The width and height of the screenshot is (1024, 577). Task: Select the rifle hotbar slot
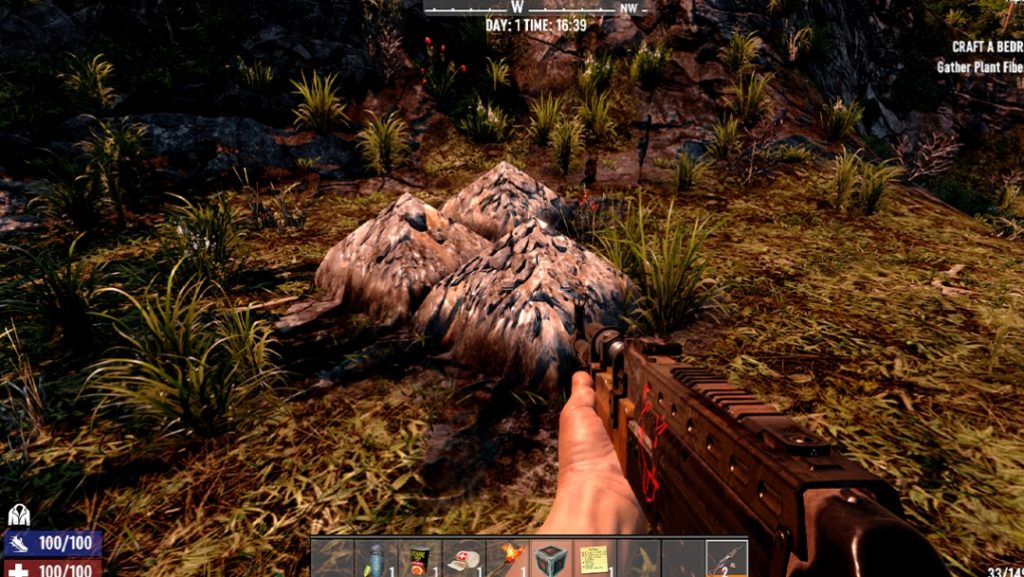click(726, 558)
